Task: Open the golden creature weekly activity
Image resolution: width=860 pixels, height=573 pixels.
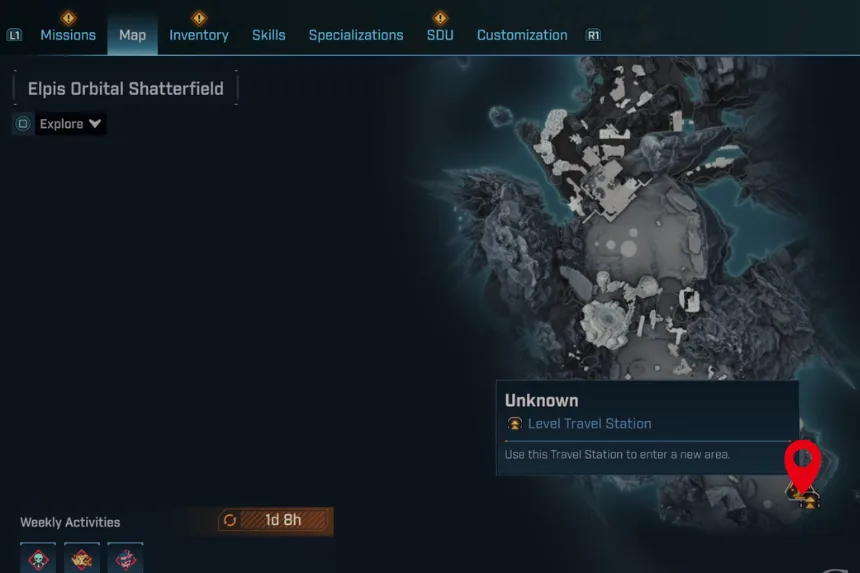Action: point(82,559)
